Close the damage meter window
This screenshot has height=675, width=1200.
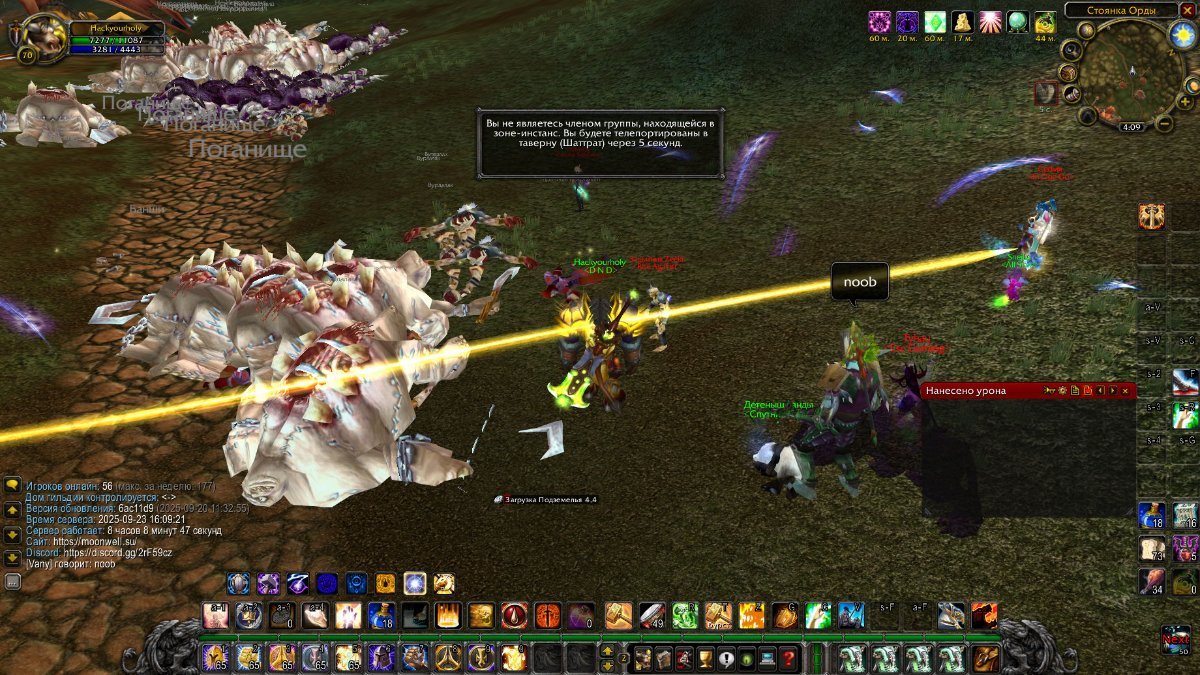pos(1127,390)
